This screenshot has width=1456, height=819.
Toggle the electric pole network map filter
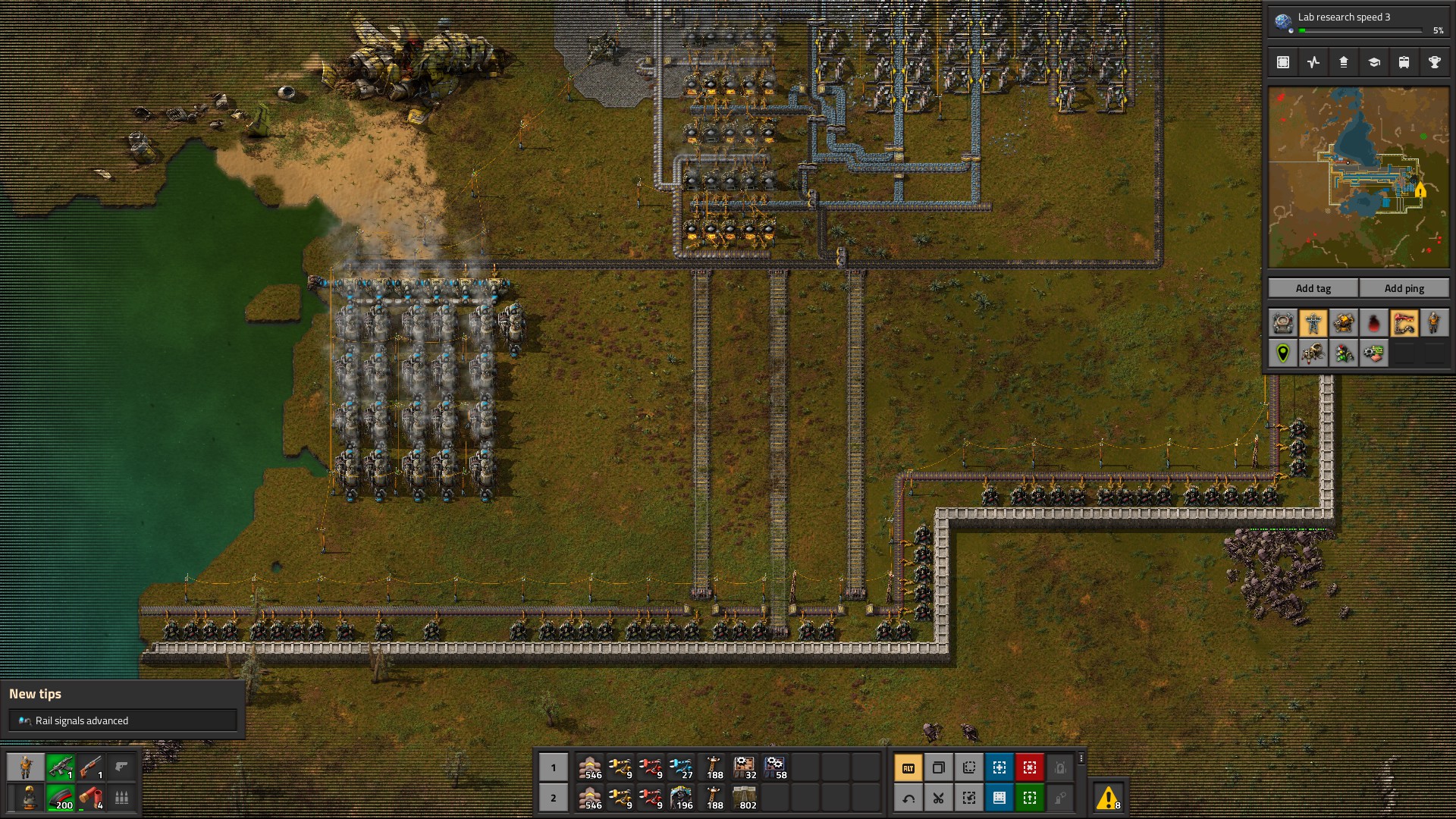(1313, 324)
